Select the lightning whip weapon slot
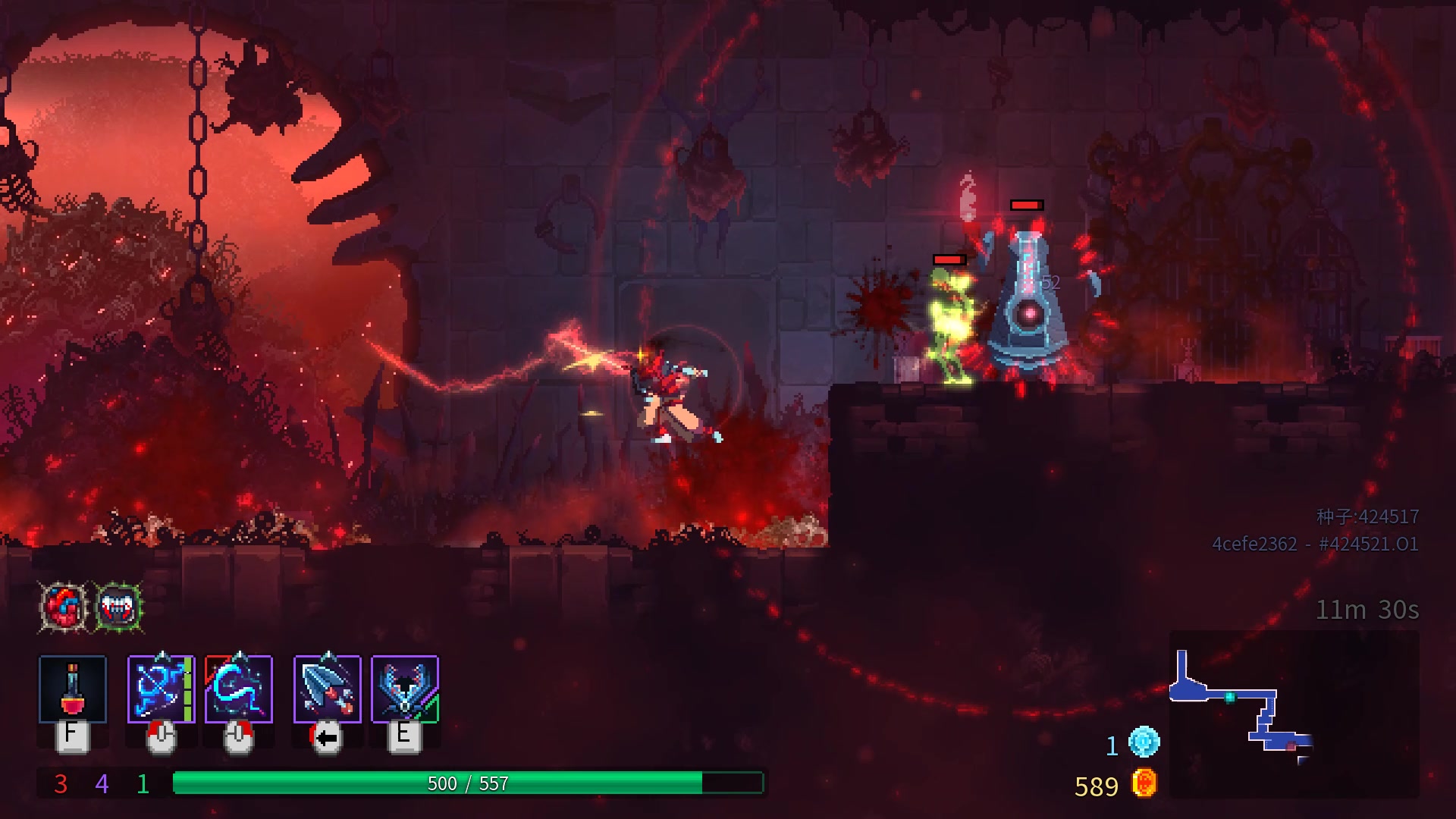This screenshot has width=1456, height=819. 239,689
